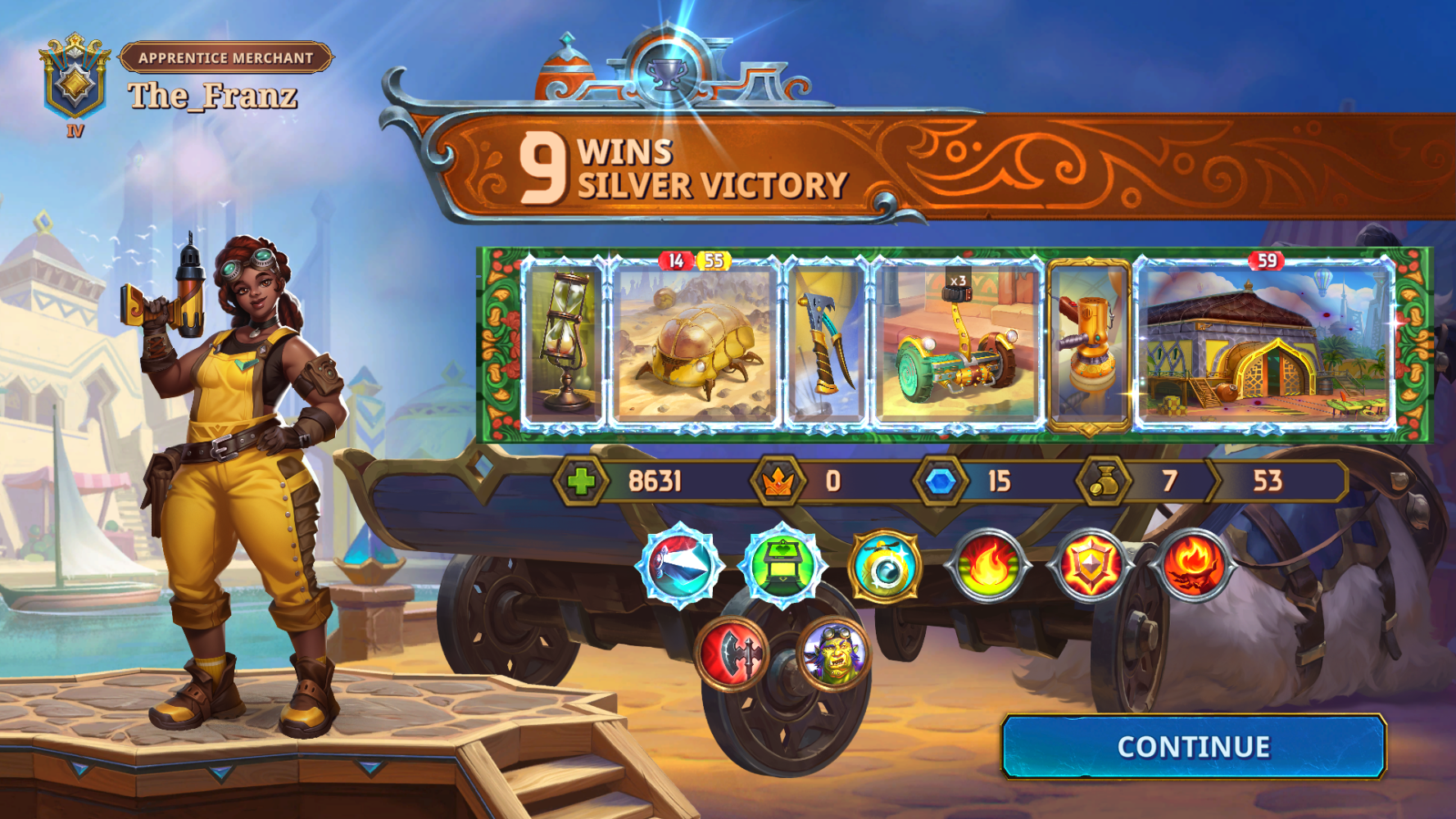
Task: Show the white arrowhead skill icon
Action: tap(681, 567)
